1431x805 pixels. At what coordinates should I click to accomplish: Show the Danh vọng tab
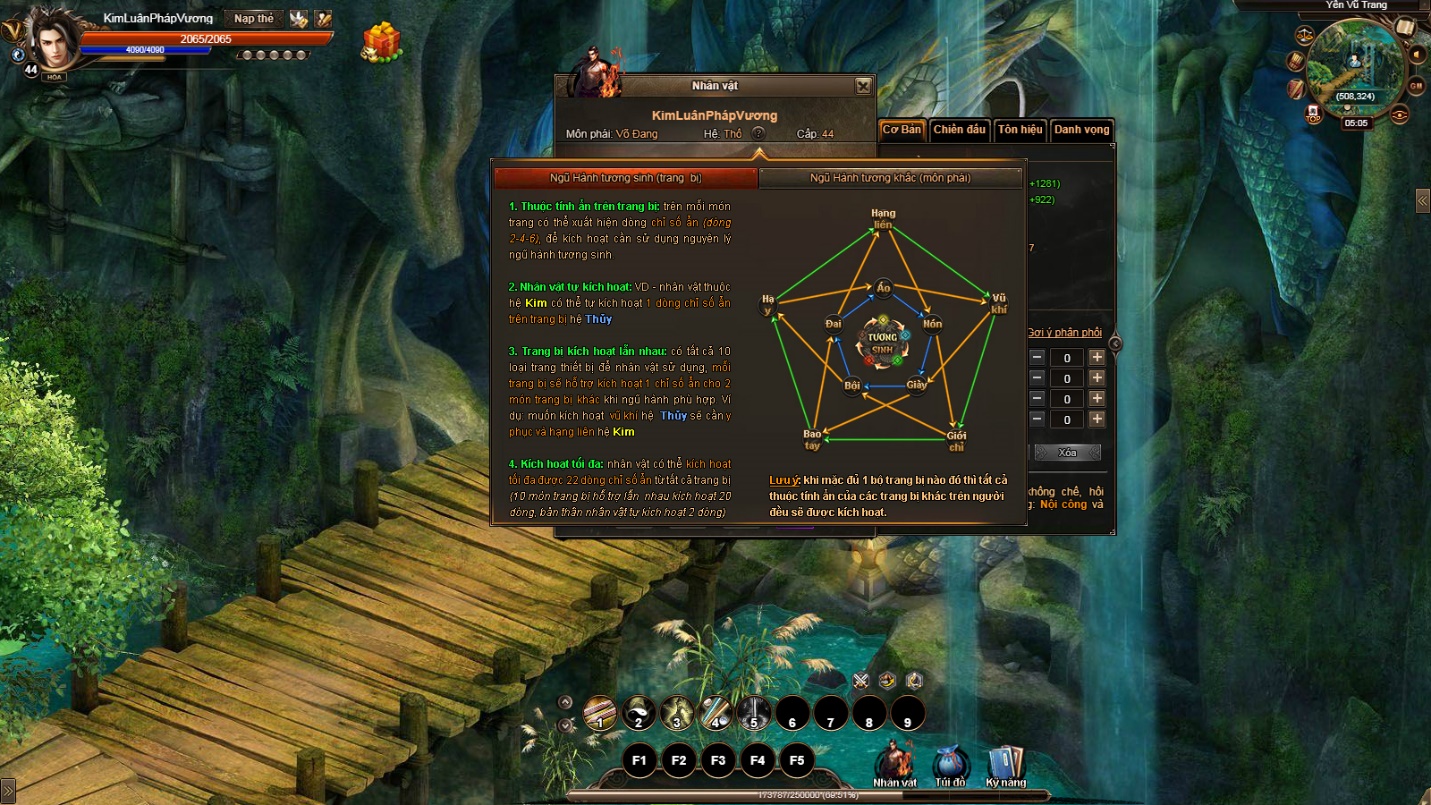[x=1081, y=130]
